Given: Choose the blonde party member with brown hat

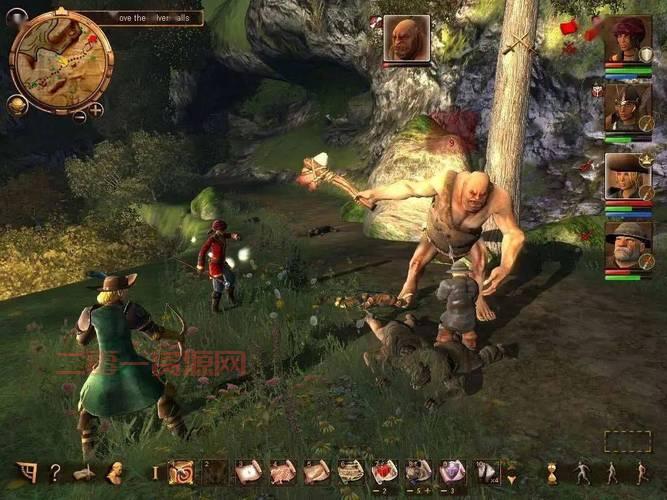Looking at the screenshot, I should point(627,176).
